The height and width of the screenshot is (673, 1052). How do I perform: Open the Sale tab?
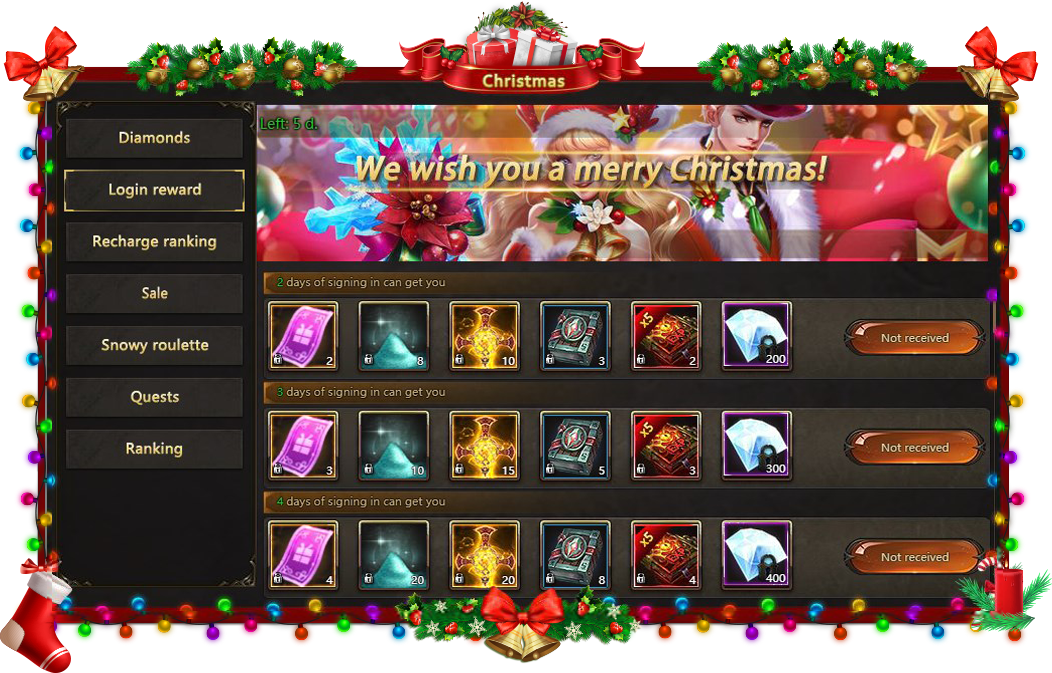point(154,294)
